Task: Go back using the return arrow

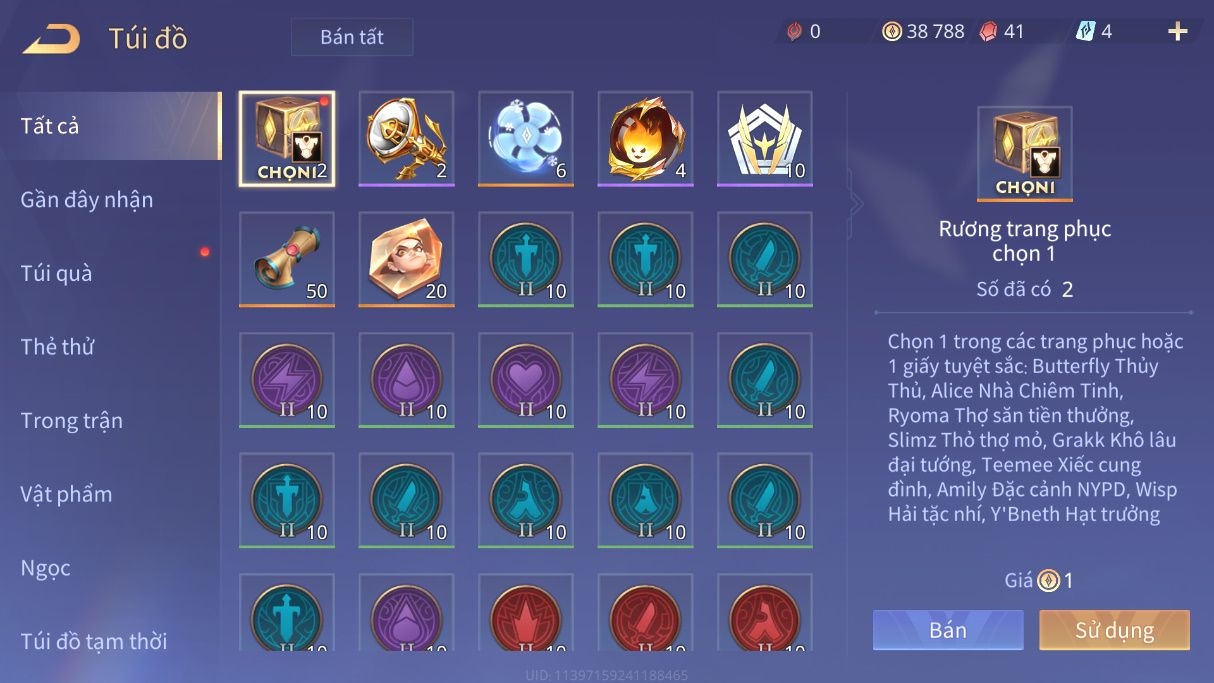Action: point(51,39)
